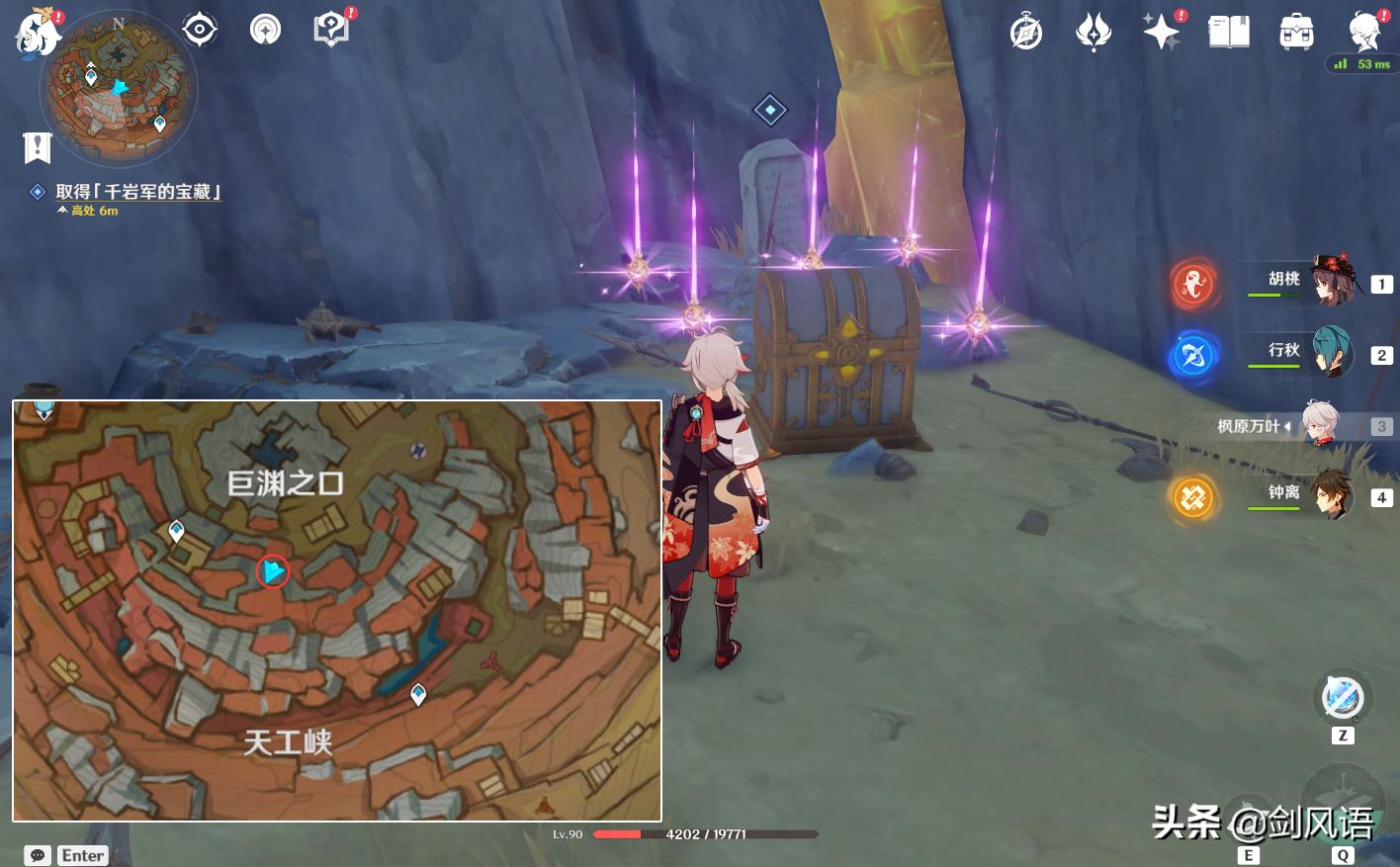
Task: Open the quest navigation eye icon
Action: (200, 30)
